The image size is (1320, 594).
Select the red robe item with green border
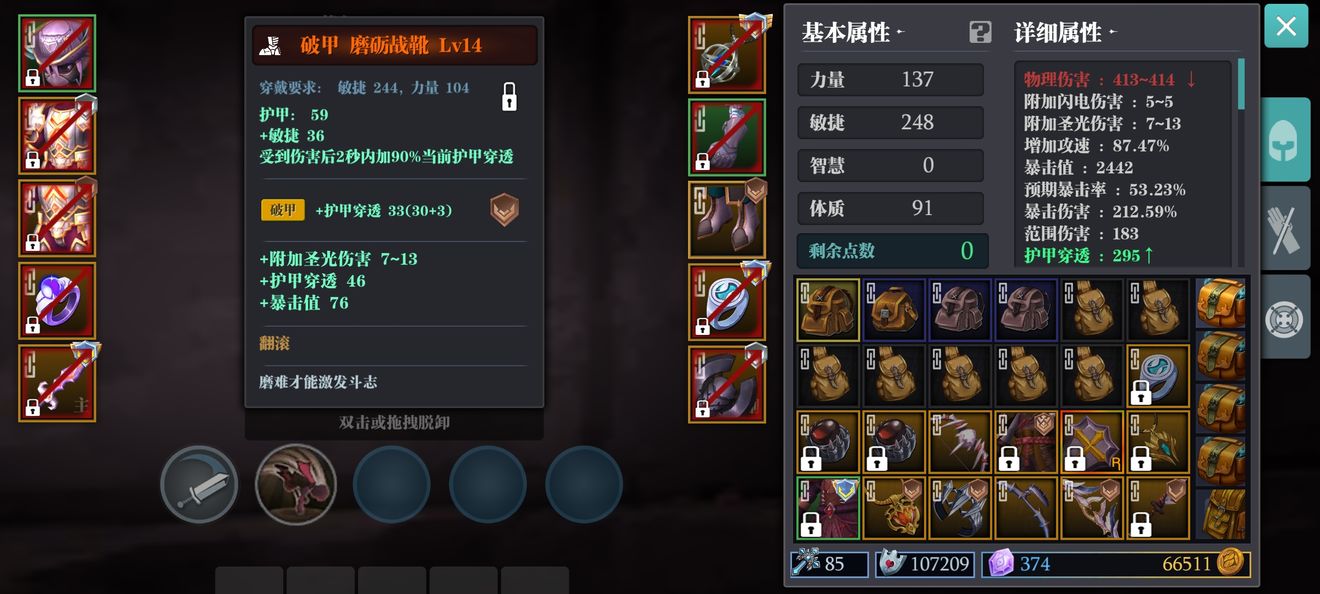(828, 508)
